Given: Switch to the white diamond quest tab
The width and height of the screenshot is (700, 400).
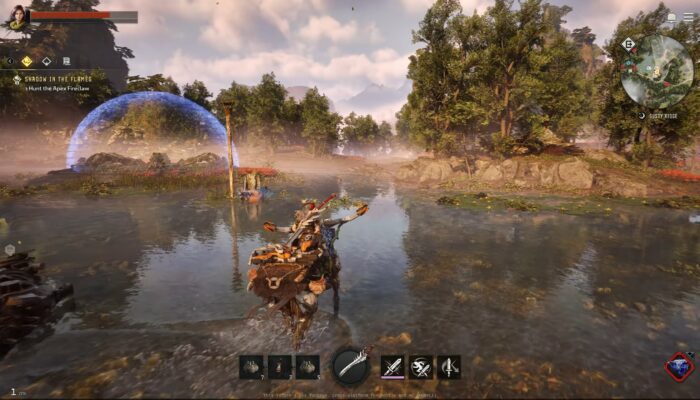Looking at the screenshot, I should point(46,61).
